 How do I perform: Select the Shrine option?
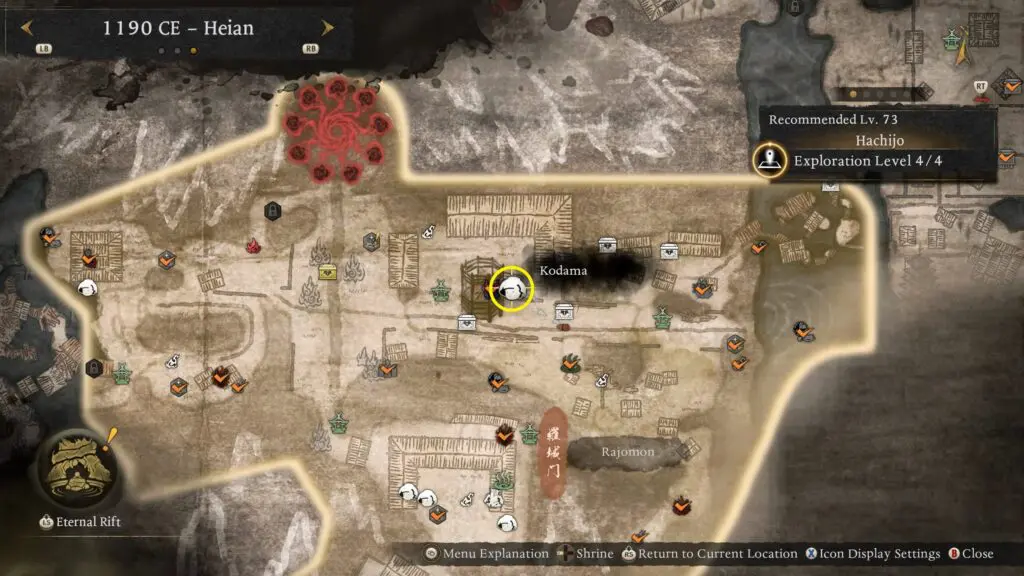pos(588,554)
